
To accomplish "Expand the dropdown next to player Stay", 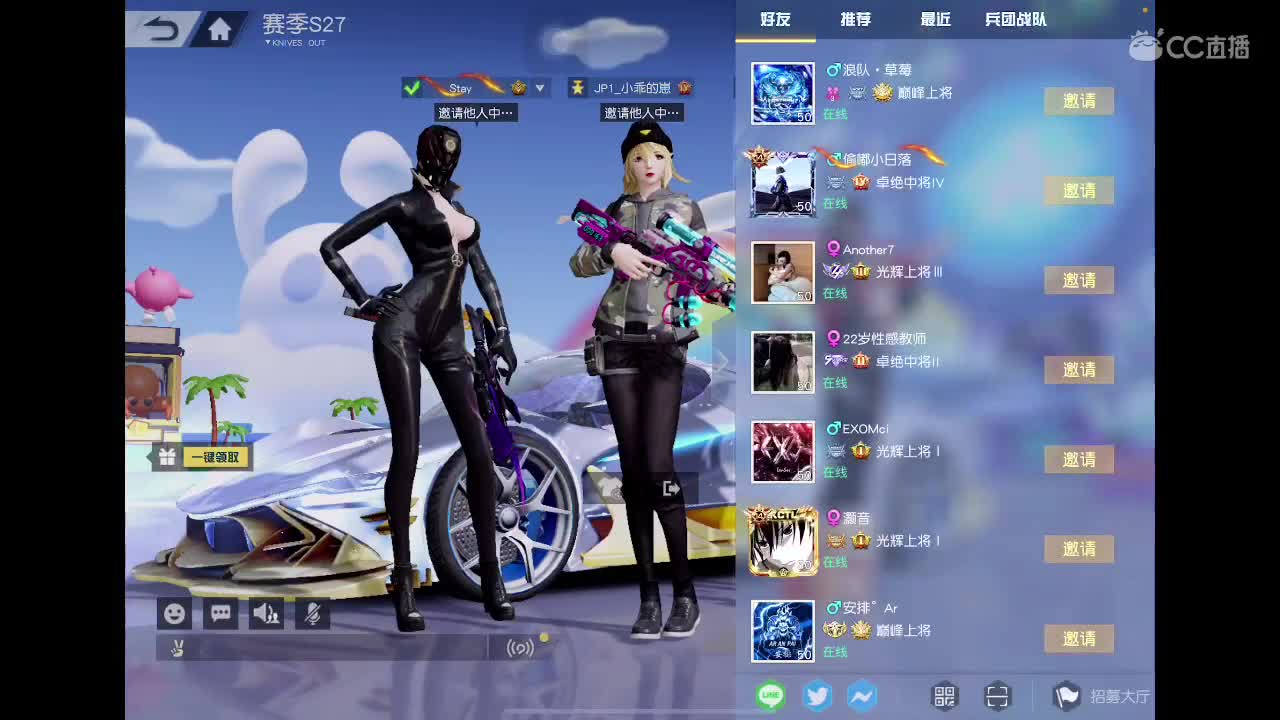I will click(539, 88).
